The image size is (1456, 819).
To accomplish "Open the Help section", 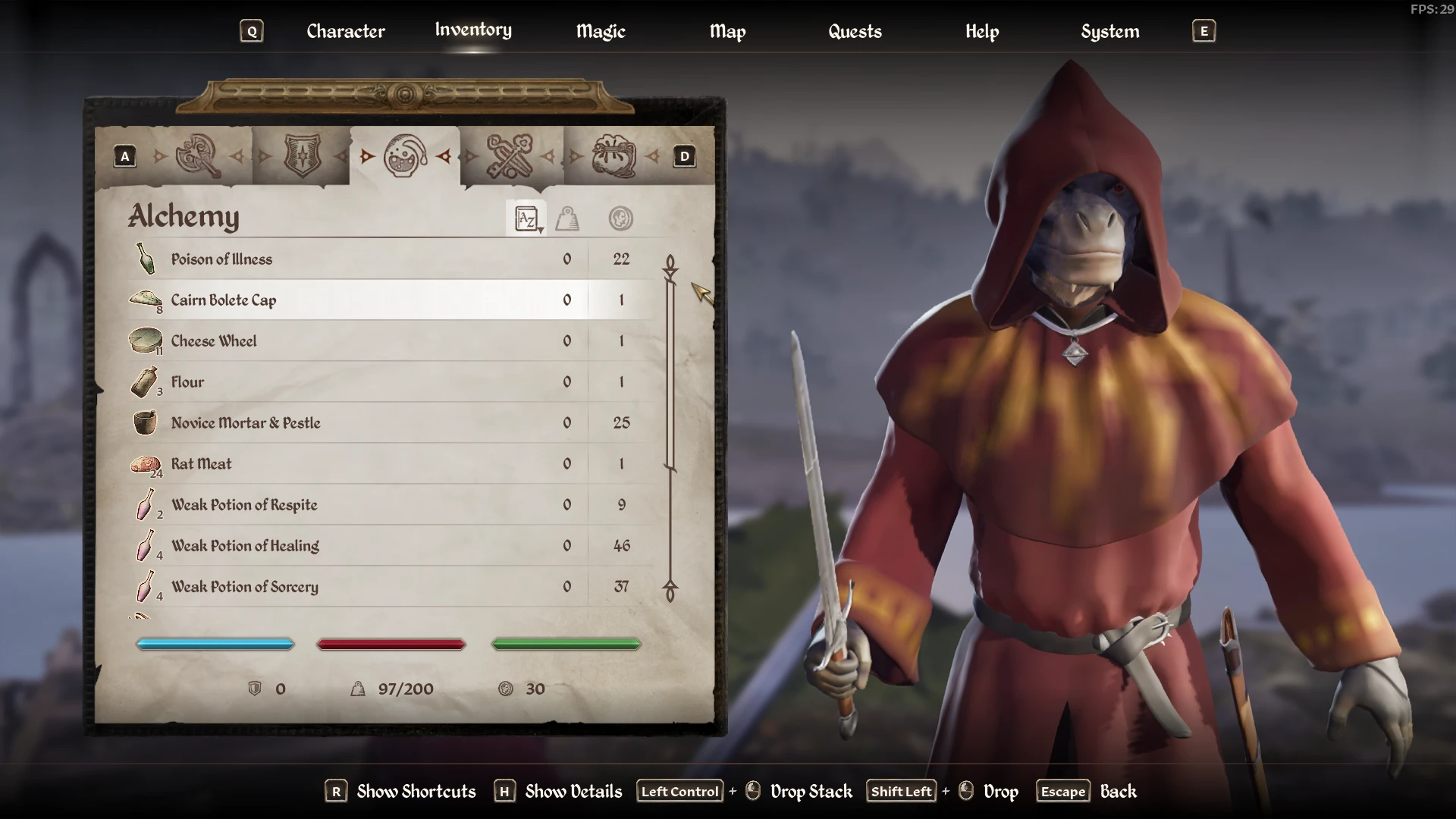I will coord(982,31).
